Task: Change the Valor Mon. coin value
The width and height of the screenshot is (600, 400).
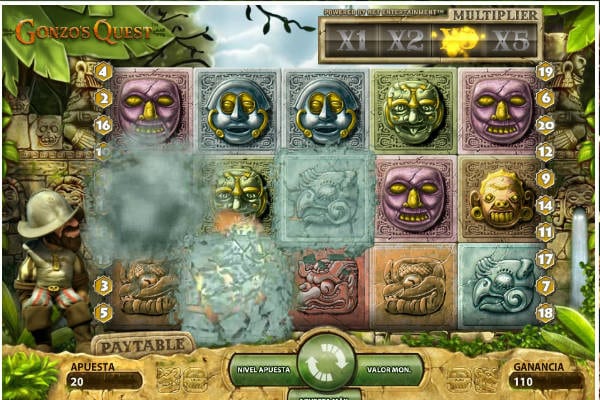Action: point(386,369)
